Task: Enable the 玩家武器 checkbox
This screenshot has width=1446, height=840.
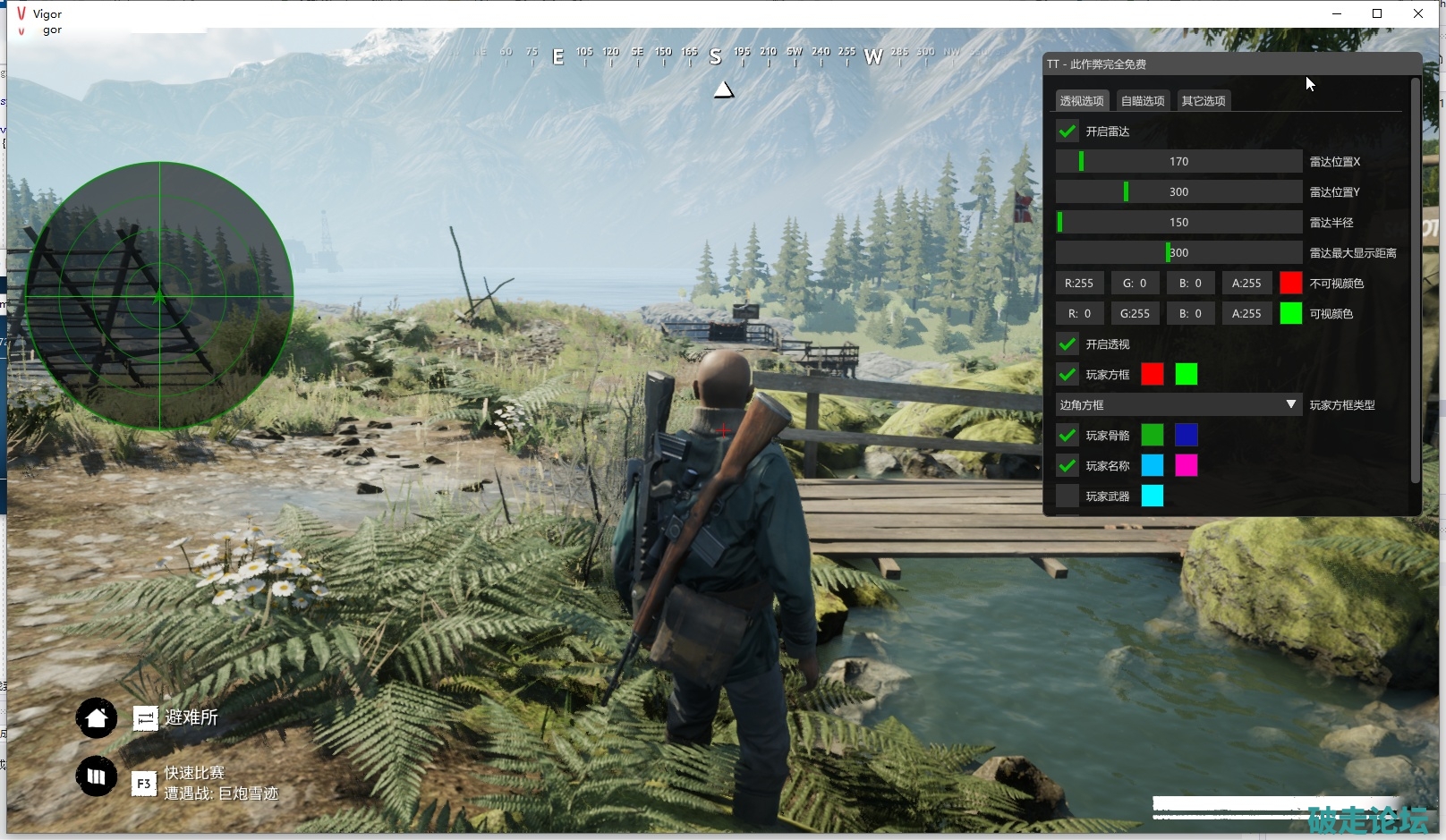Action: tap(1067, 496)
